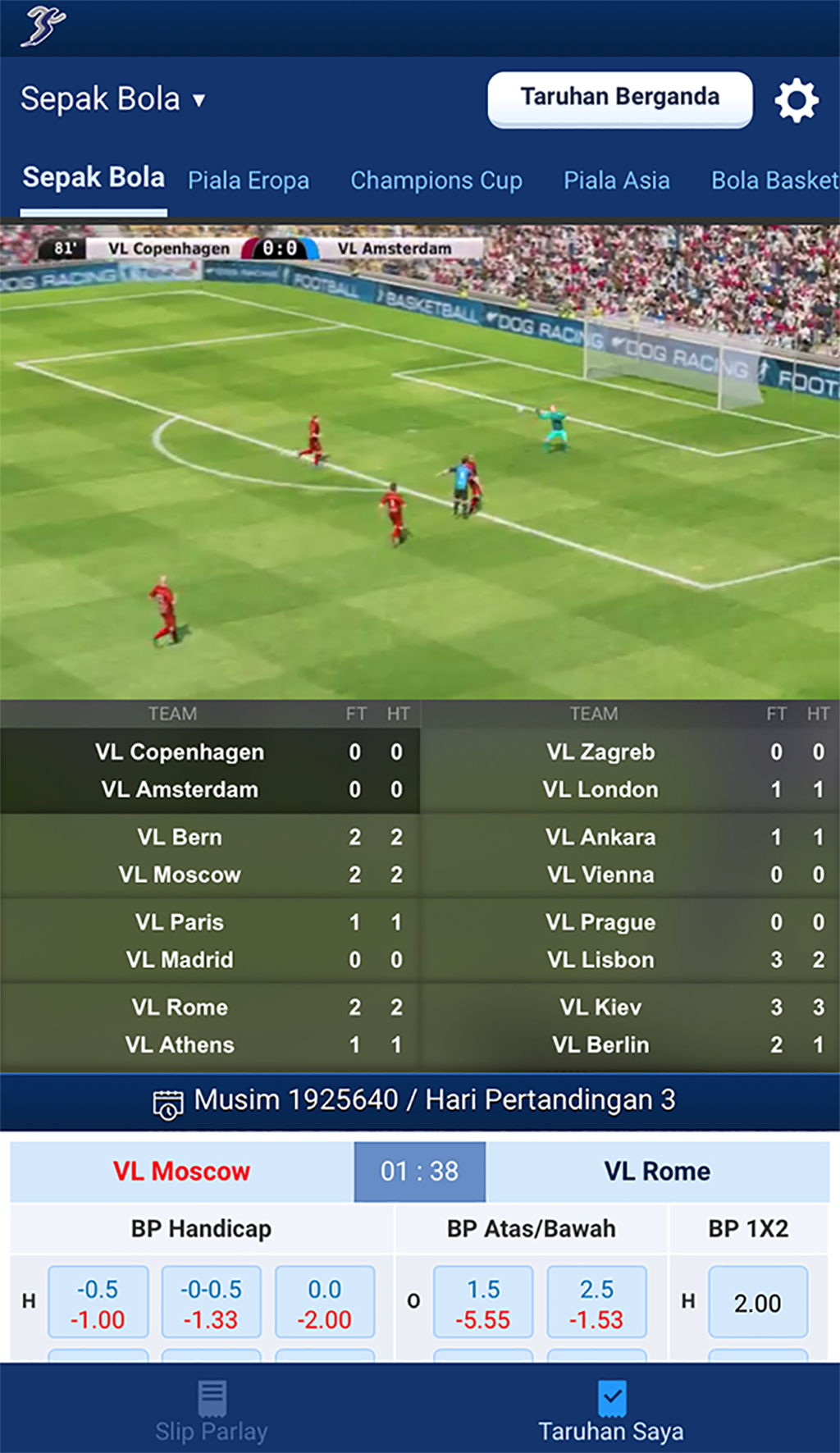
Task: Select the VL Prague vs VL Lisbon match
Action: pos(630,941)
